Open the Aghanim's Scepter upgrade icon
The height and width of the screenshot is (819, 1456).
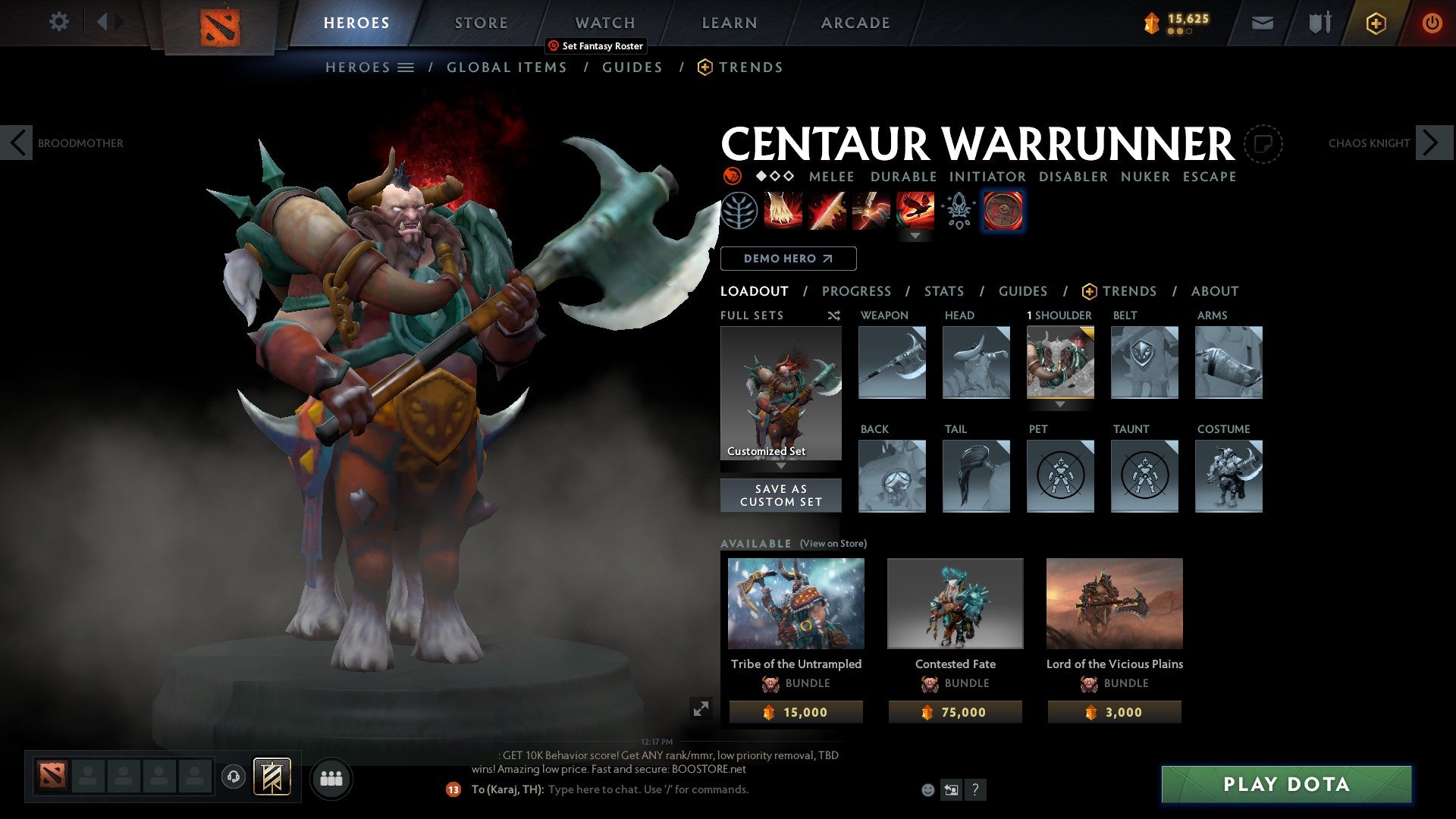(956, 212)
